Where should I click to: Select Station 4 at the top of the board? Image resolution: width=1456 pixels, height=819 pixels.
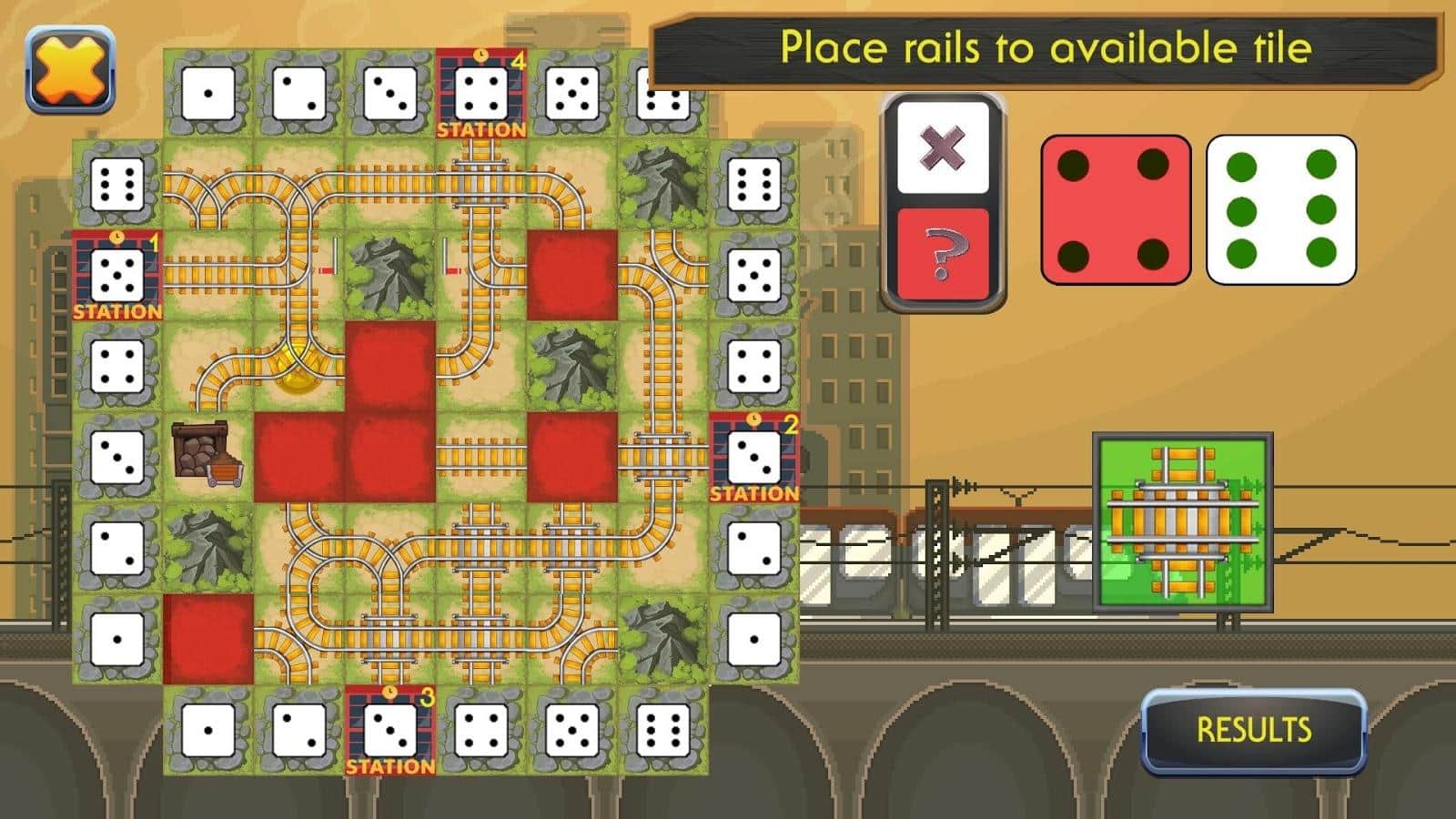pos(480,91)
